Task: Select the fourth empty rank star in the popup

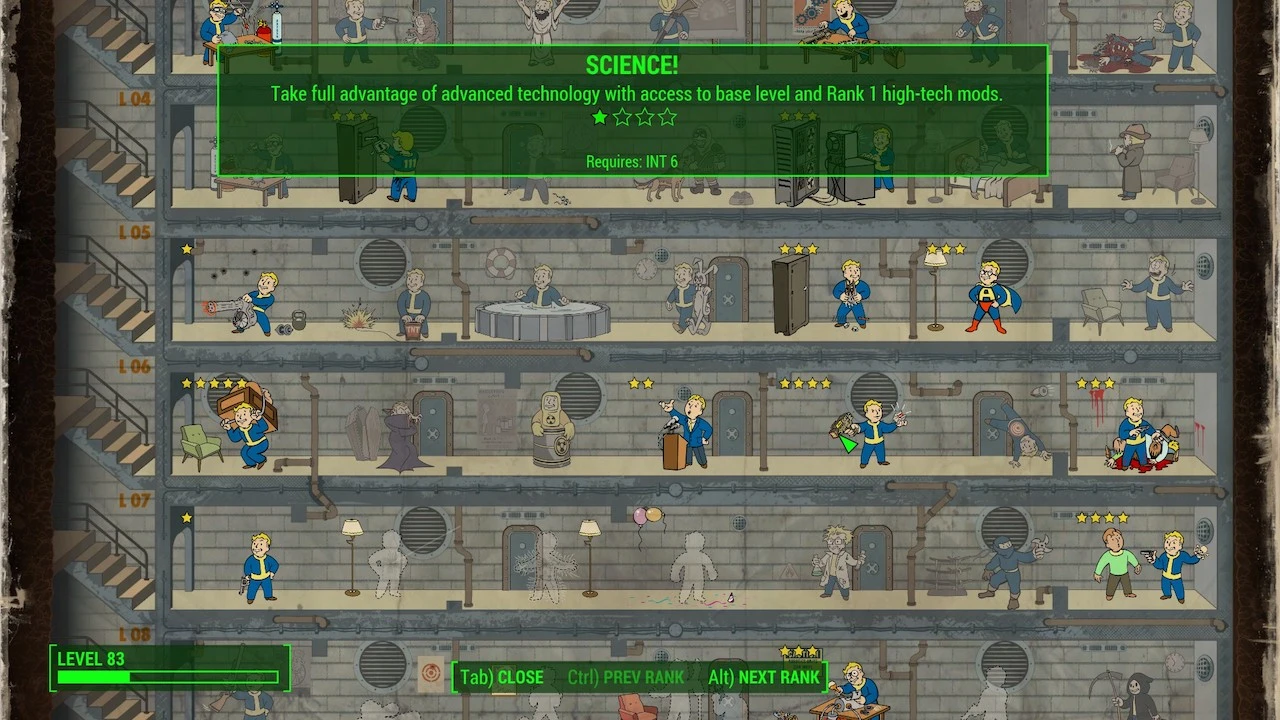Action: click(668, 117)
